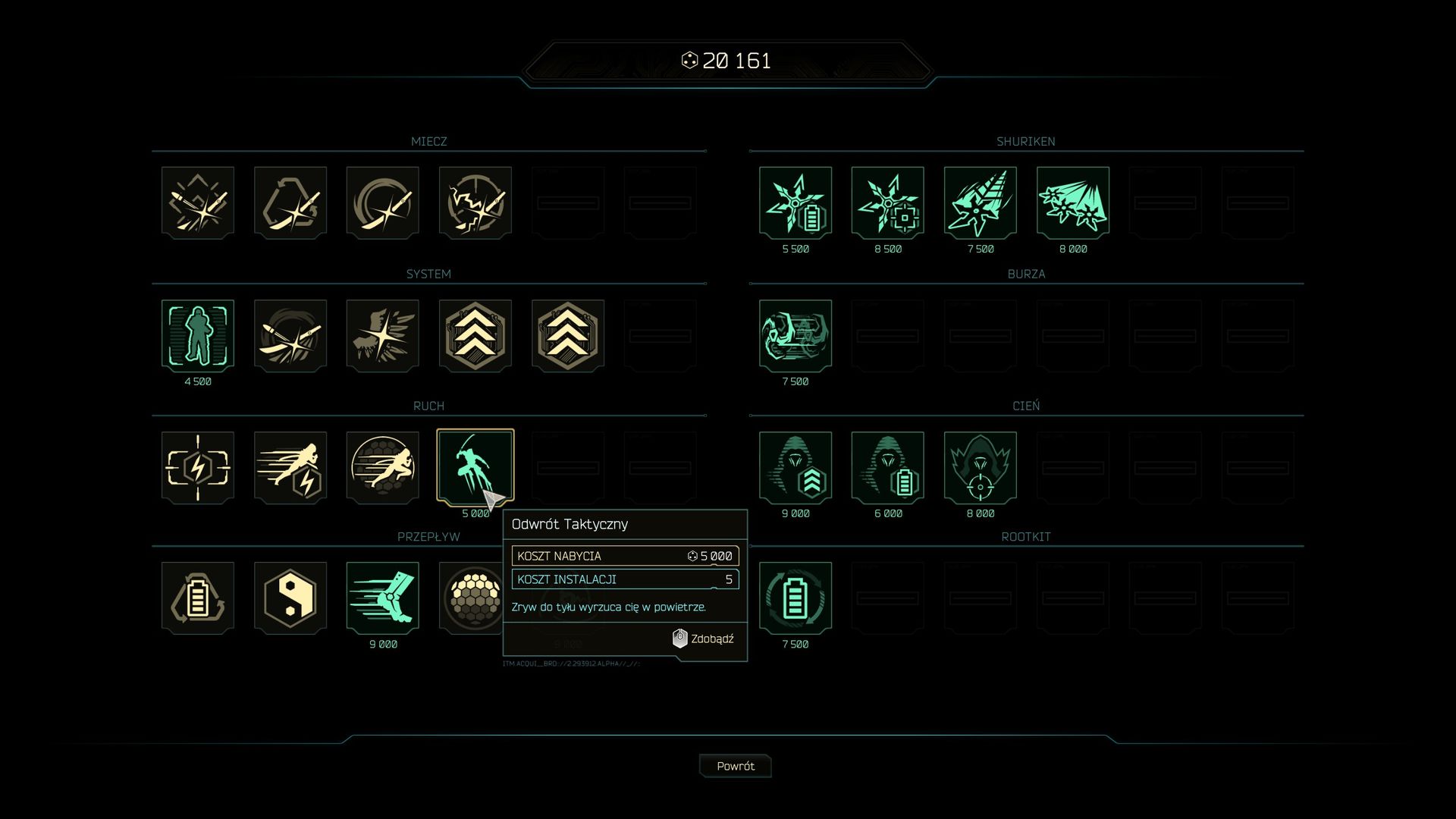Image resolution: width=1456 pixels, height=819 pixels.
Task: Click the Powrót back button
Action: coord(735,766)
